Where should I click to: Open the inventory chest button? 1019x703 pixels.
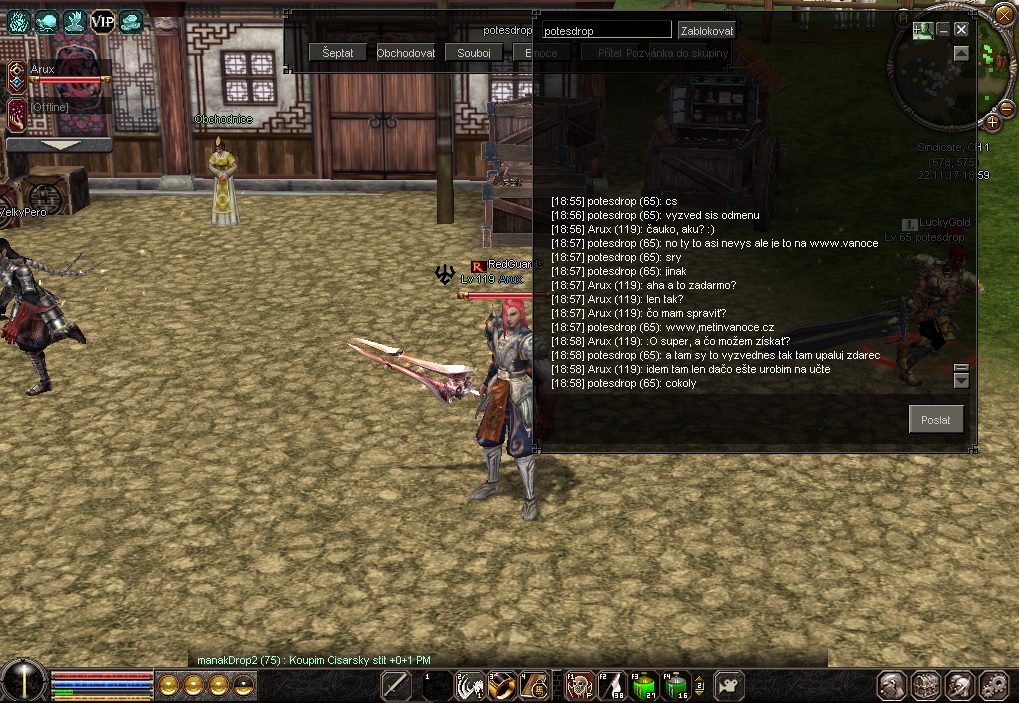click(926, 685)
